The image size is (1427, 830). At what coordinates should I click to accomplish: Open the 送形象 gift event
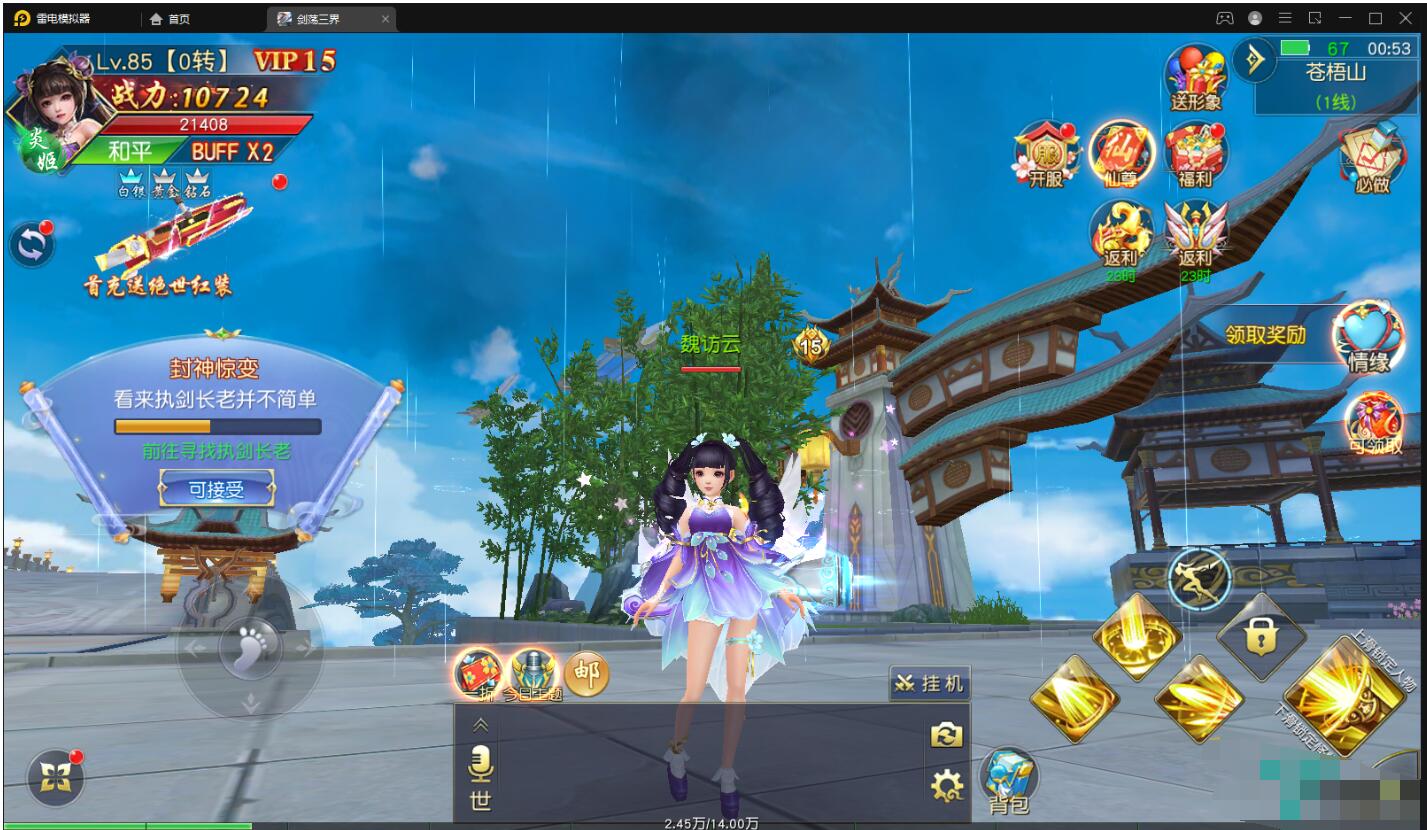[1196, 78]
